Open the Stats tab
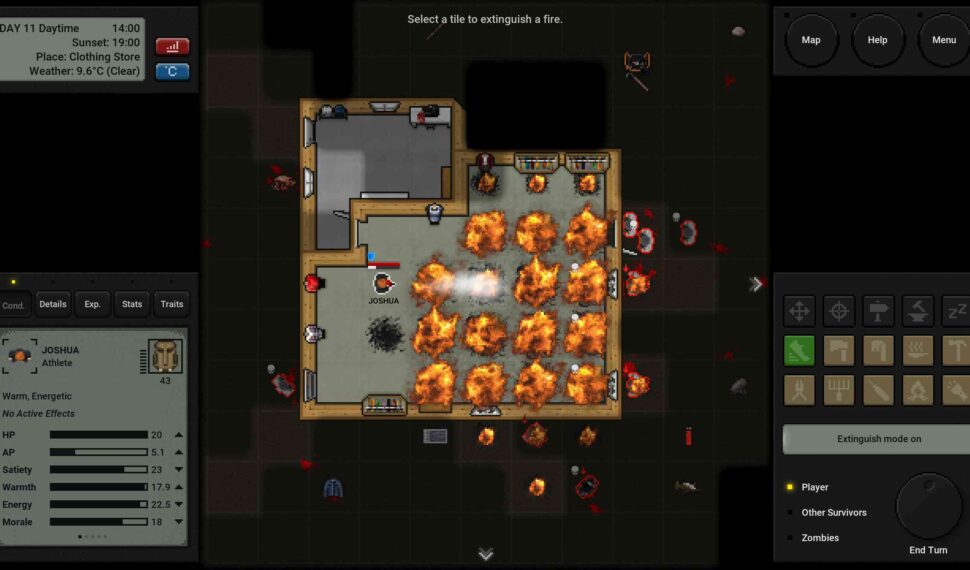Image resolution: width=970 pixels, height=570 pixels. pyautogui.click(x=132, y=304)
